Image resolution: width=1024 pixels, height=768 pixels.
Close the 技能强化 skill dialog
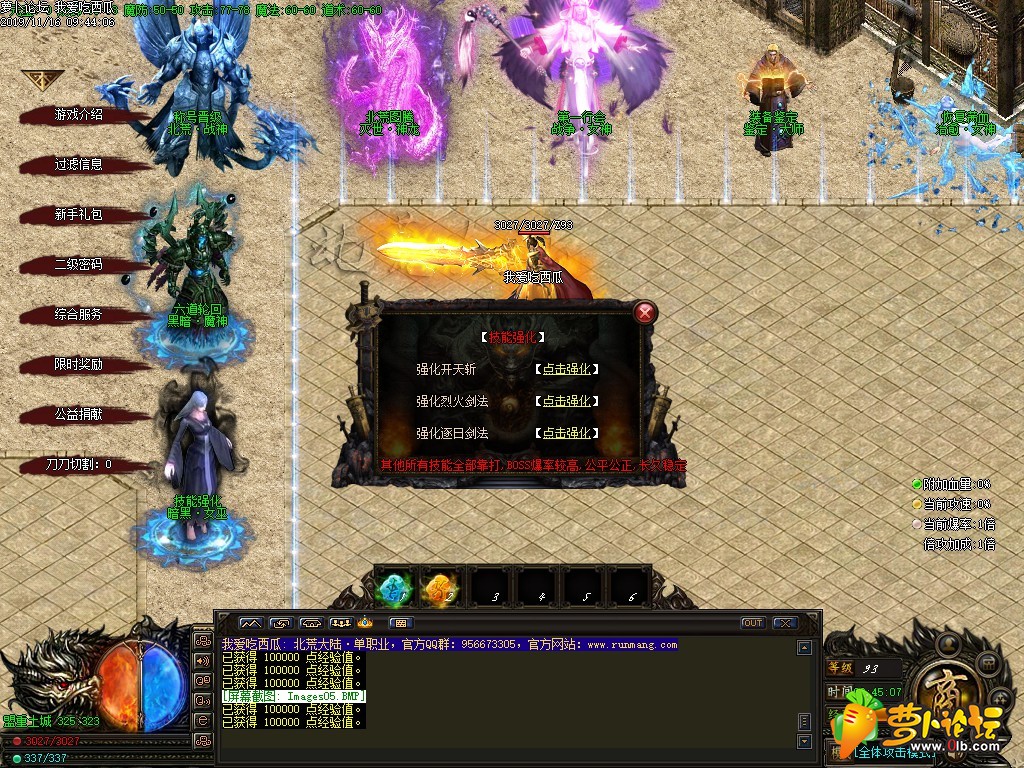point(646,312)
